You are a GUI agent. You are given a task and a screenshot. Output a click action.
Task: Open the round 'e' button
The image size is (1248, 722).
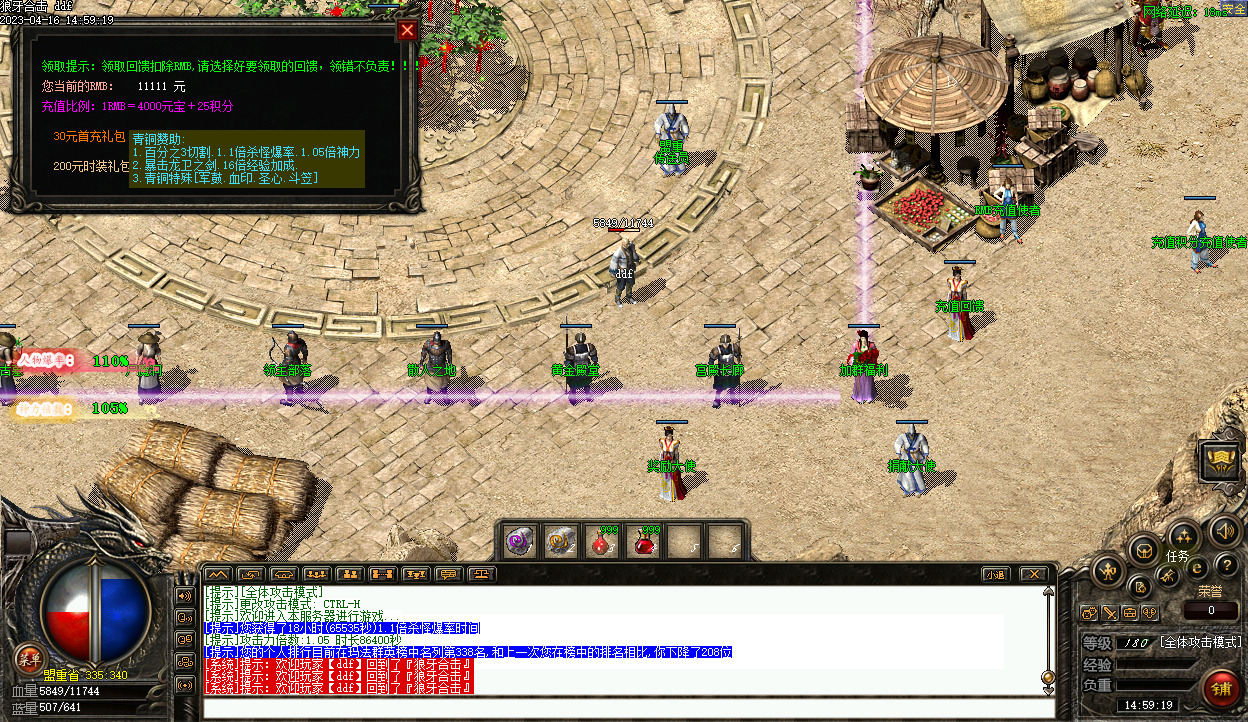(x=1197, y=568)
